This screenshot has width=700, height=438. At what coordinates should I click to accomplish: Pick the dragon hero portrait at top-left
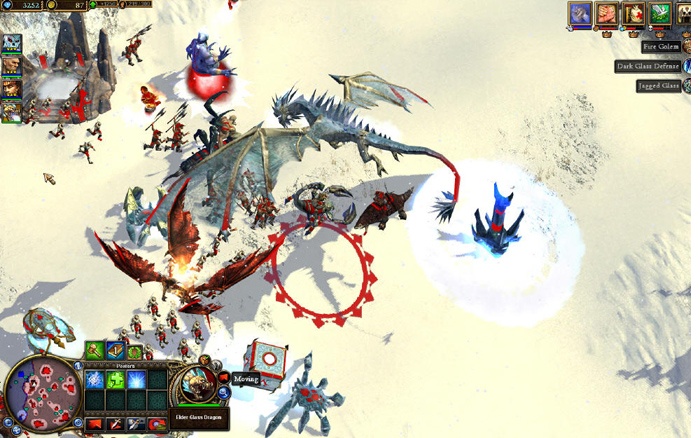tap(11, 44)
